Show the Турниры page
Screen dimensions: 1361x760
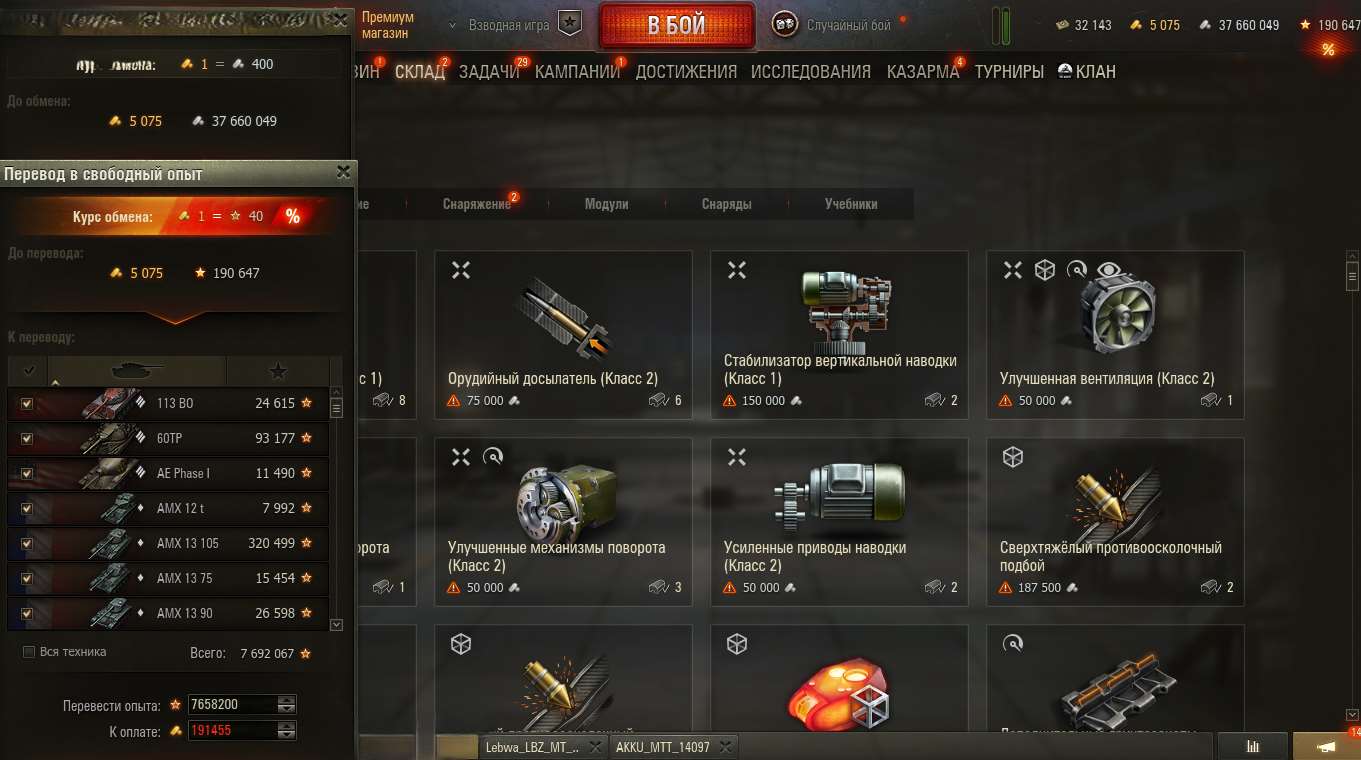pos(1009,72)
